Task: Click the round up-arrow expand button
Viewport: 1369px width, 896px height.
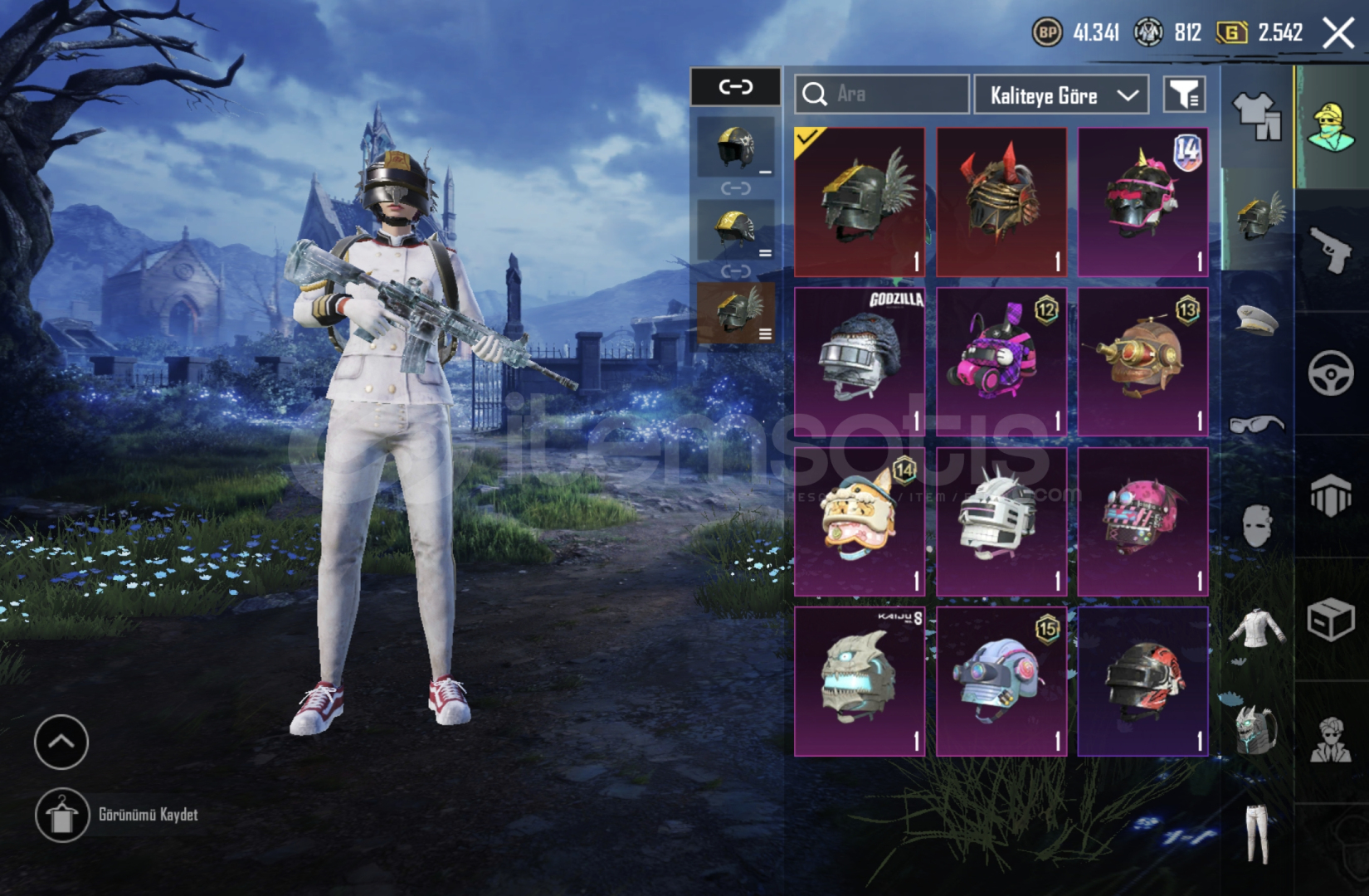Action: pyautogui.click(x=61, y=742)
